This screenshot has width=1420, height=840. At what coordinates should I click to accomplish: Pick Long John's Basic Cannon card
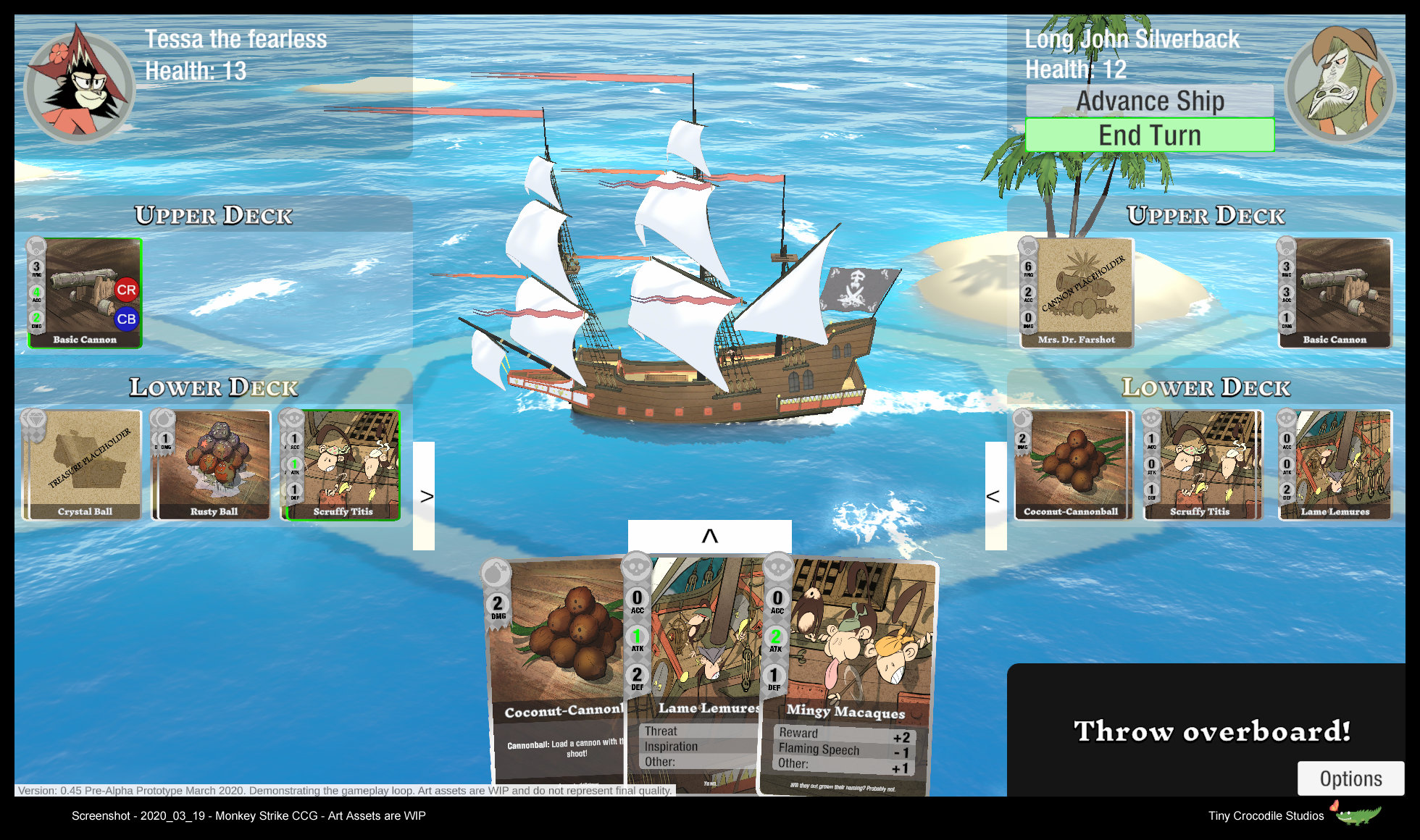click(x=1335, y=293)
